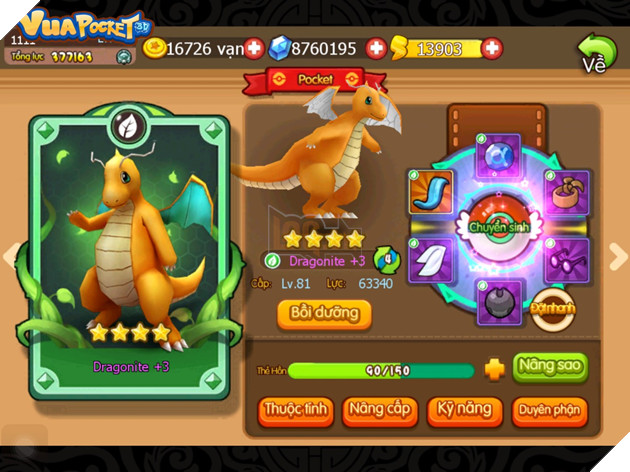Click the Nâng sao star upgrade button
This screenshot has width=630, height=472.
549,366
